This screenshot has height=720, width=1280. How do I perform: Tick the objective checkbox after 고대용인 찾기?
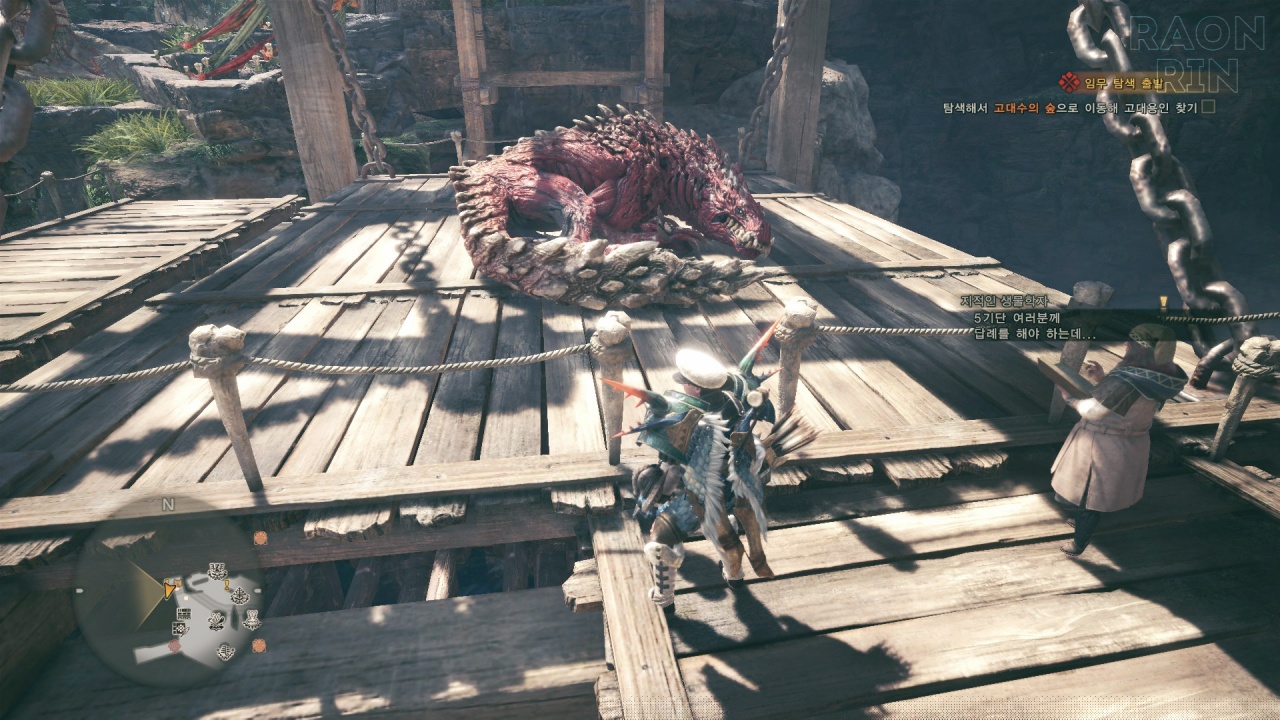[1208, 107]
